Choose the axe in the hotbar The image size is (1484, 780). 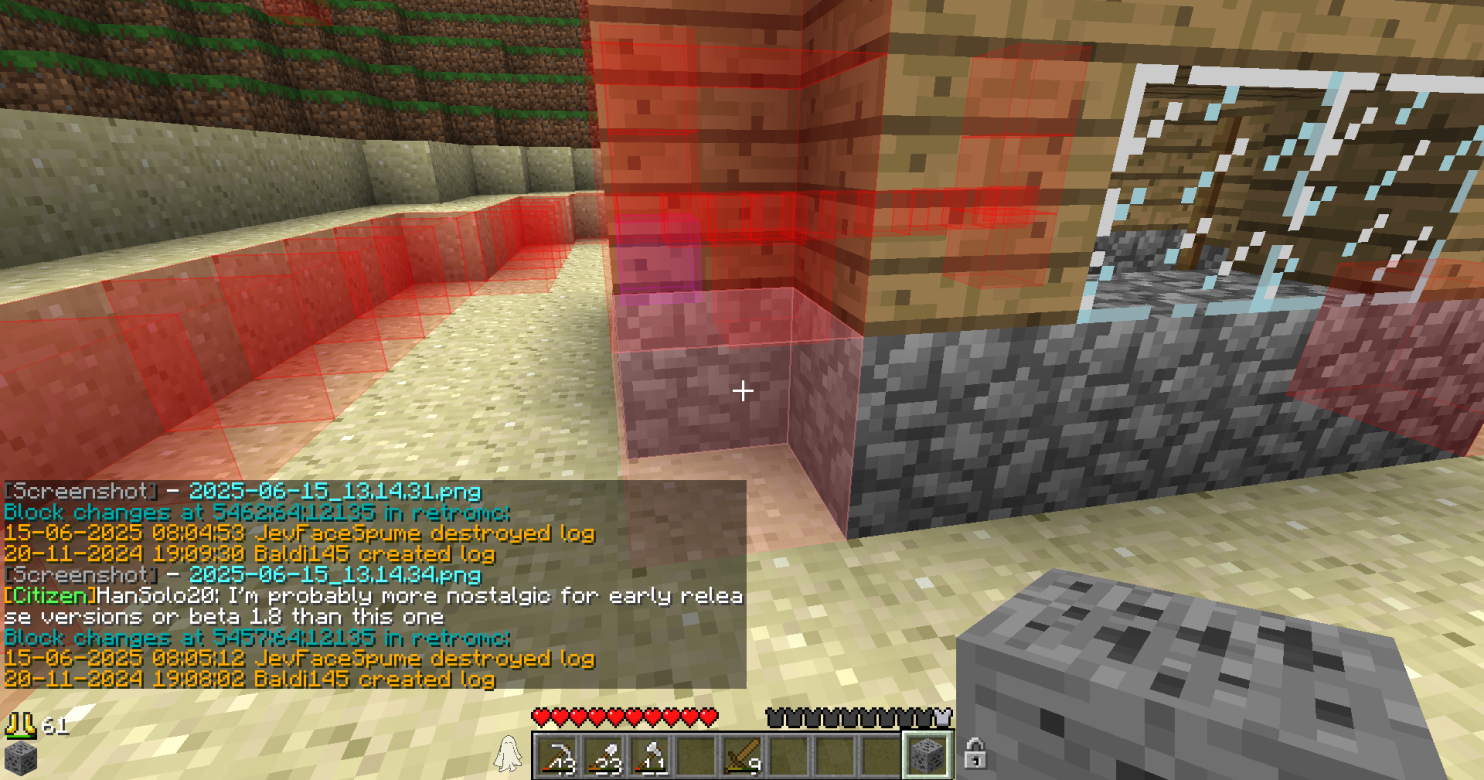[649, 754]
